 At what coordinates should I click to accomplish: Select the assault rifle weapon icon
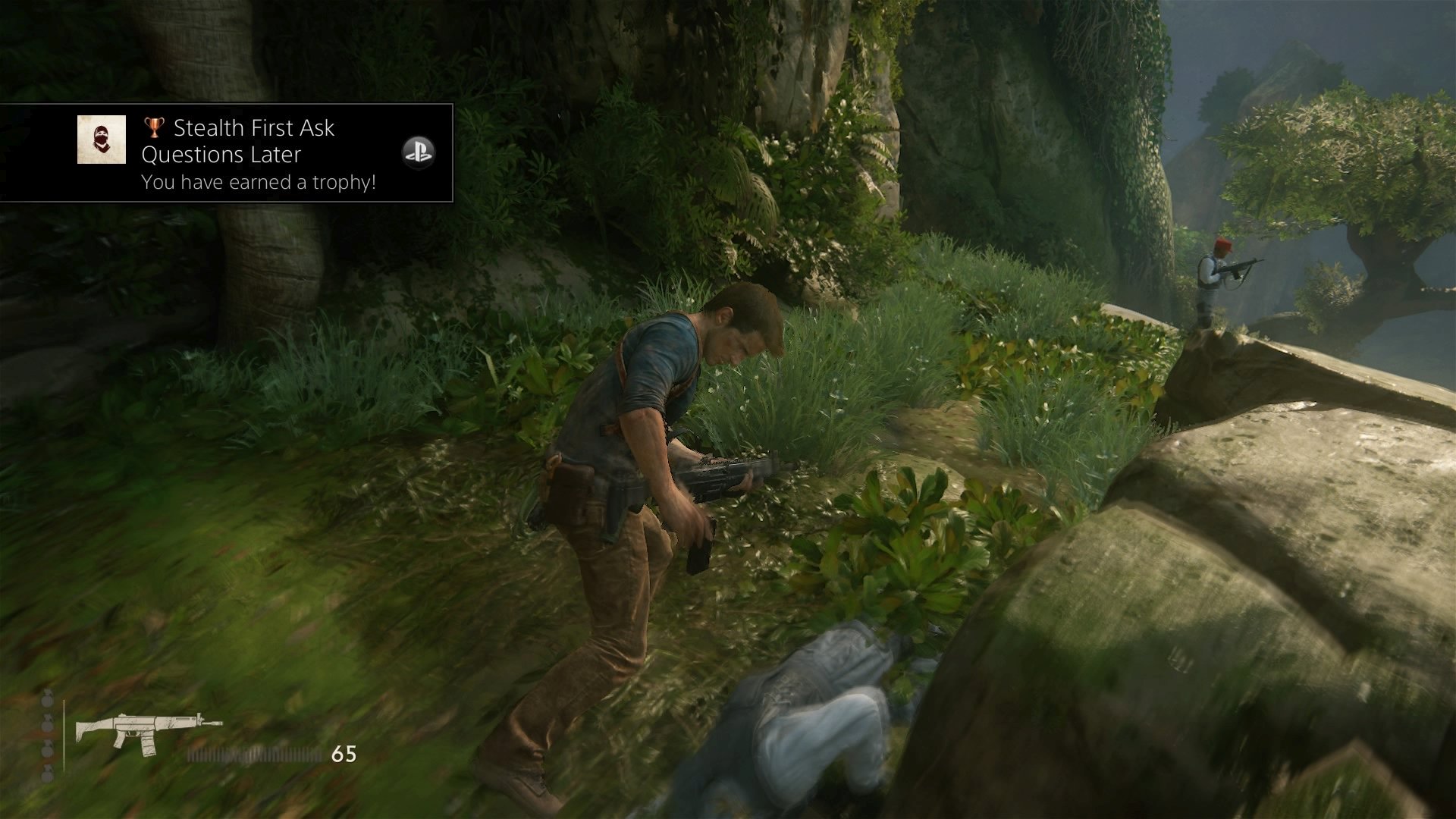pos(147,732)
